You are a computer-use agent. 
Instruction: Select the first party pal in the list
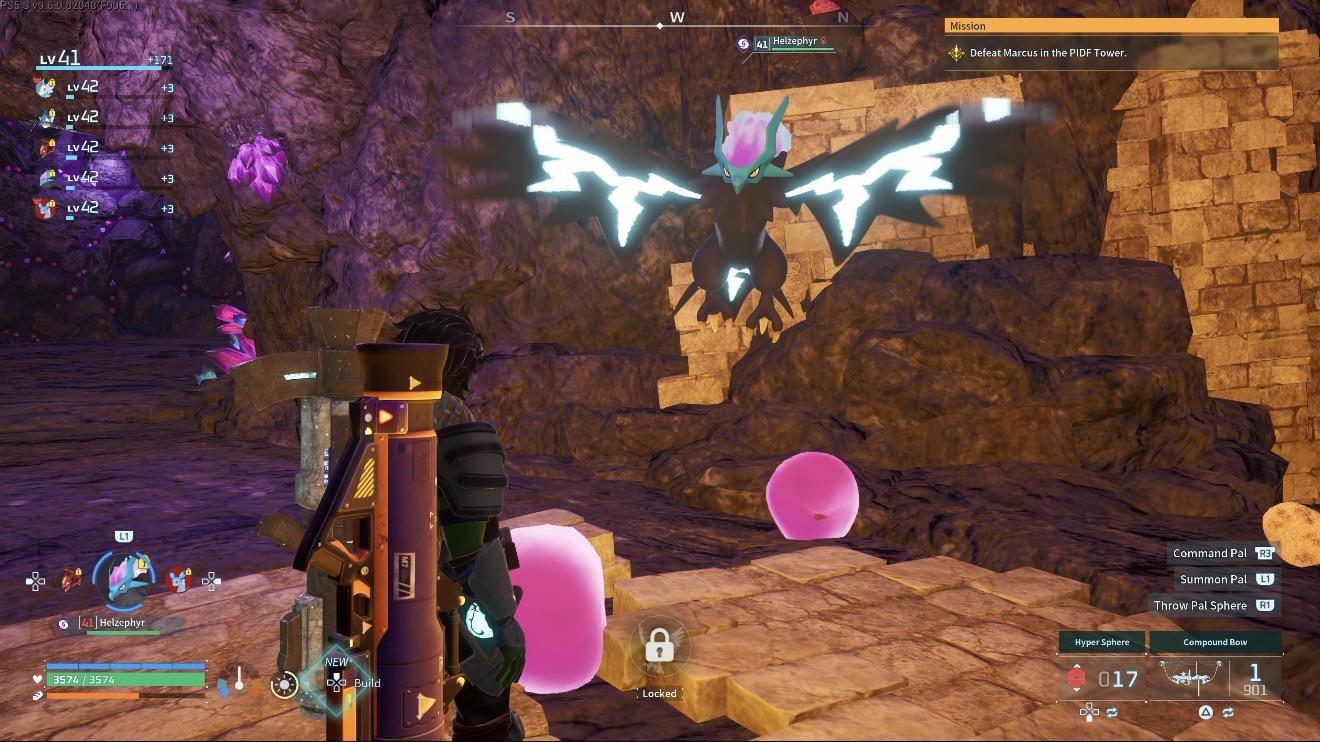click(47, 87)
